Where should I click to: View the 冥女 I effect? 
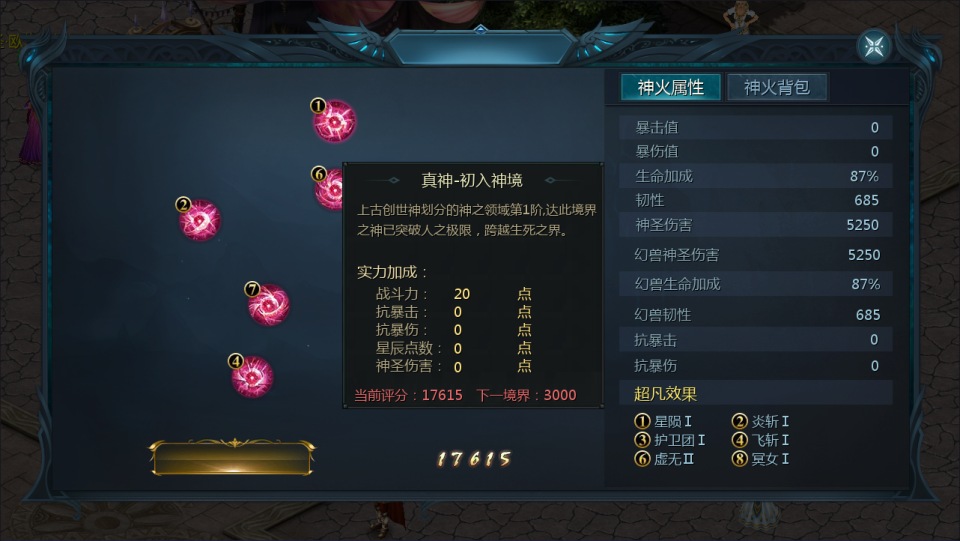click(x=762, y=459)
